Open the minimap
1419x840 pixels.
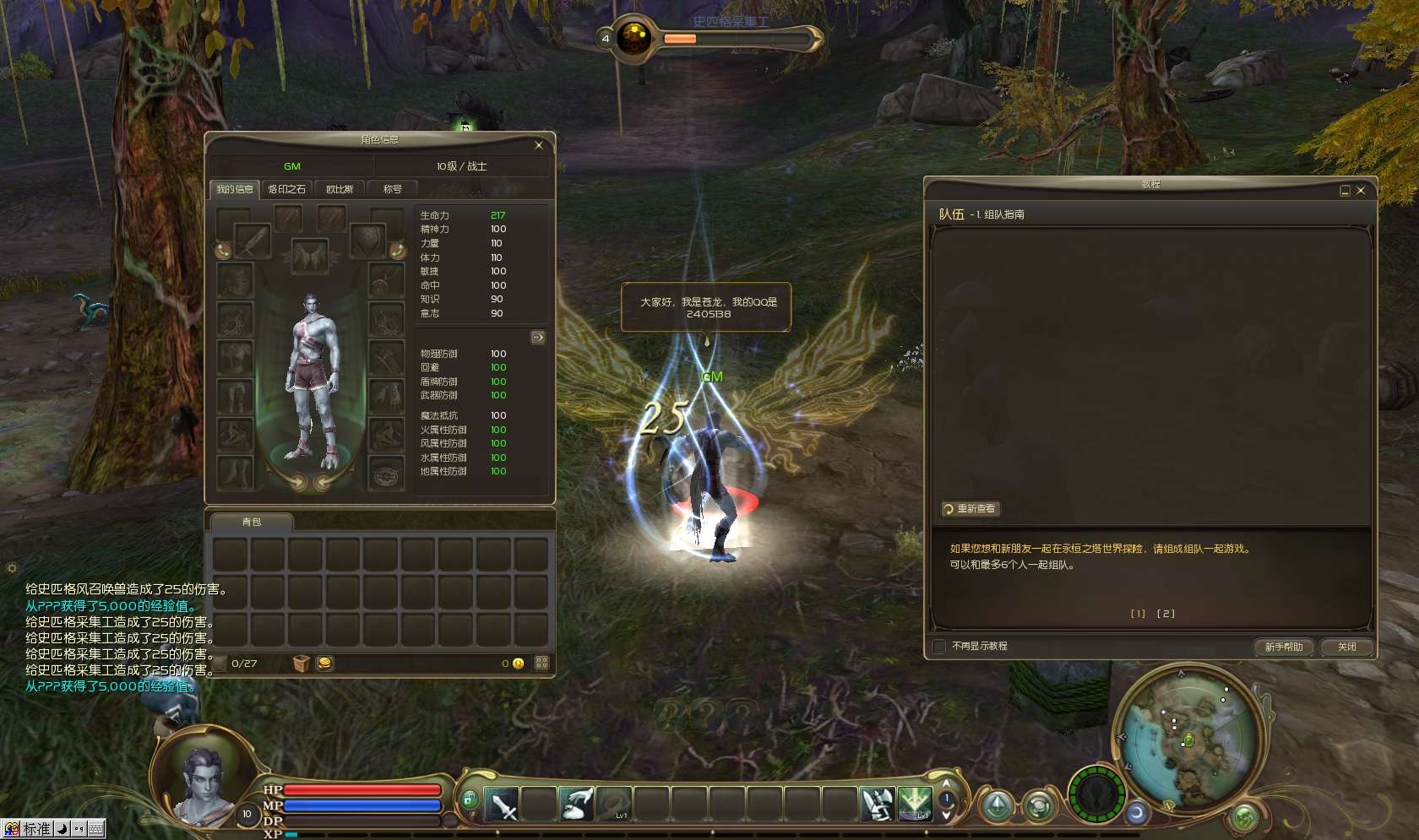1187,740
